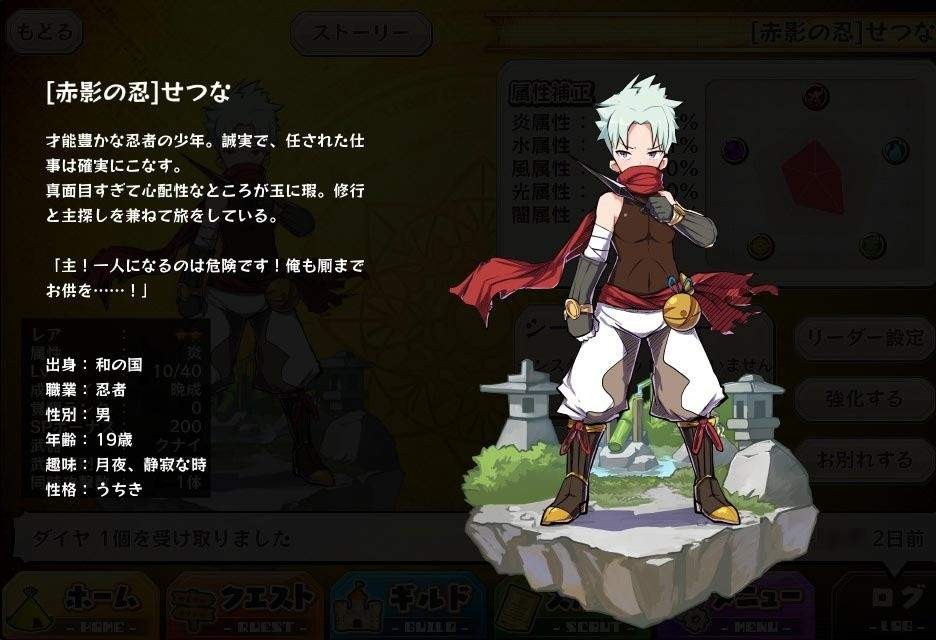
Task: Open the ストーリー story button
Action: pos(360,33)
